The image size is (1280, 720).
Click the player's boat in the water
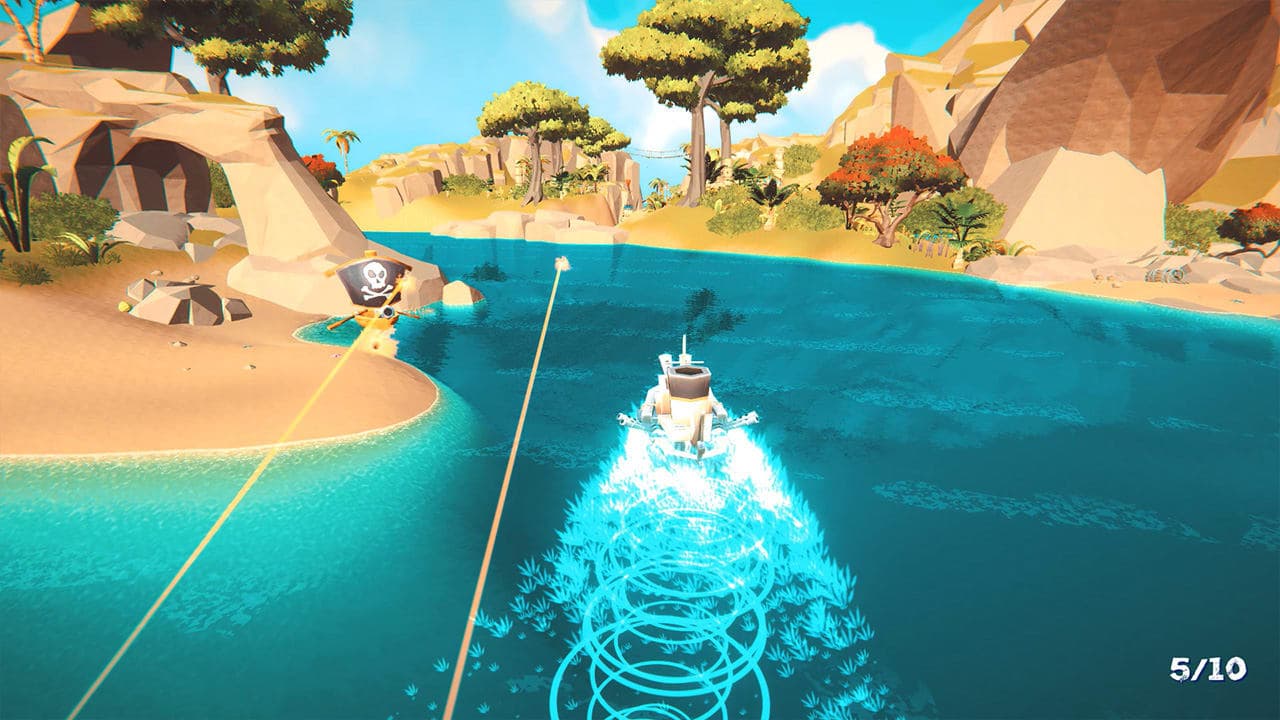click(x=685, y=400)
